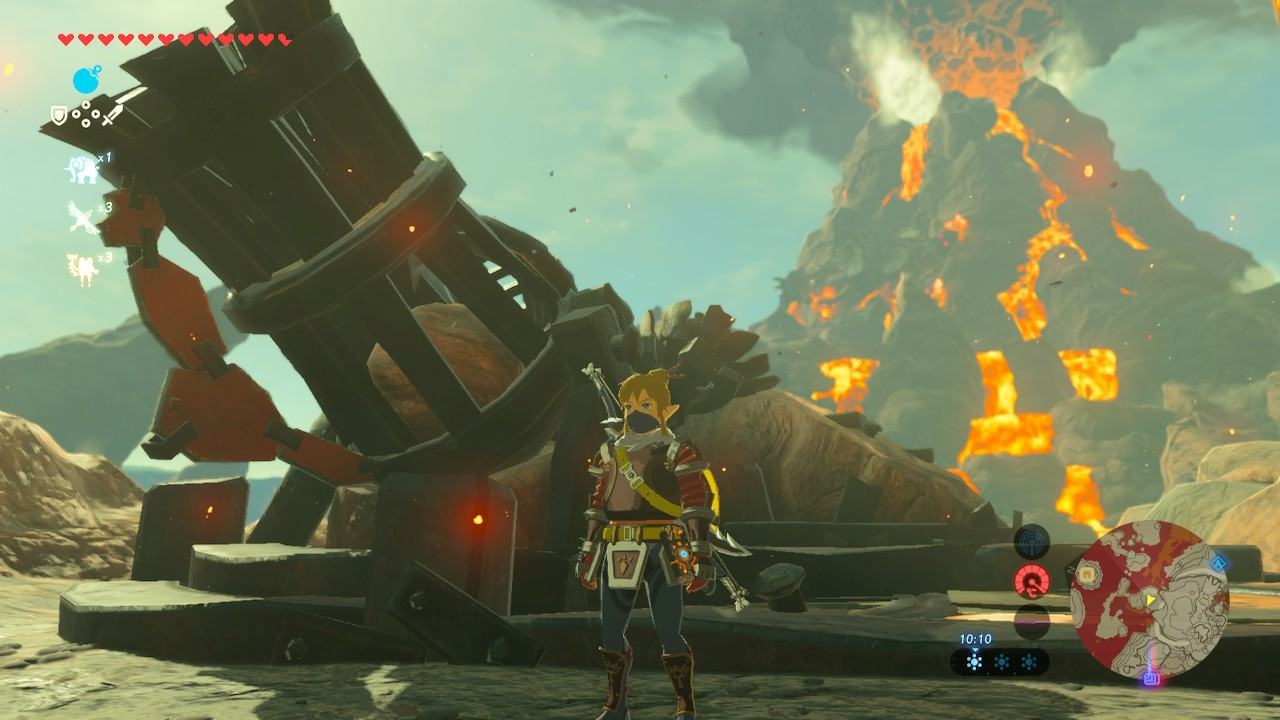Click the blue Sheikah Sensor icon
The width and height of the screenshot is (1280, 720).
point(1031,543)
